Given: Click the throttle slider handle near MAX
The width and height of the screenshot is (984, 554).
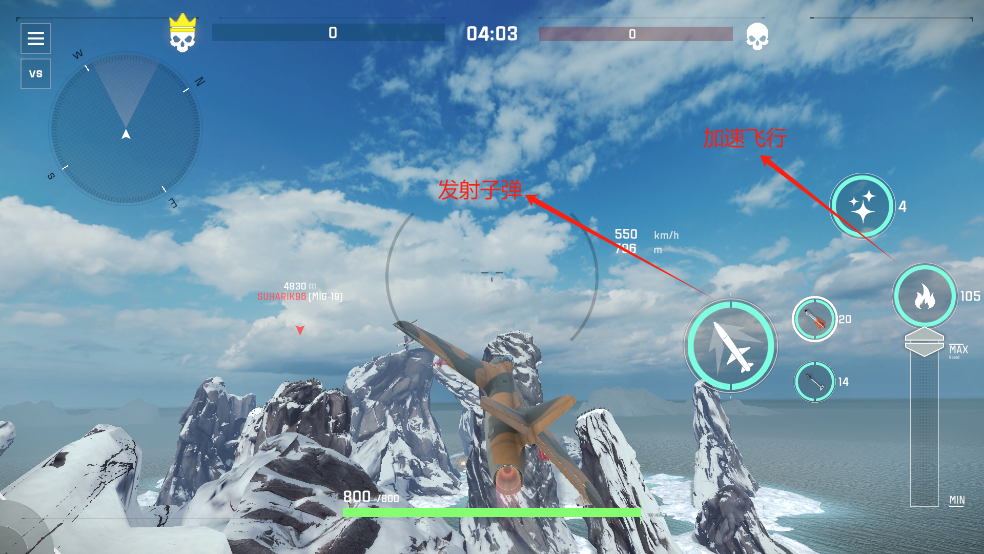Looking at the screenshot, I should coord(925,343).
